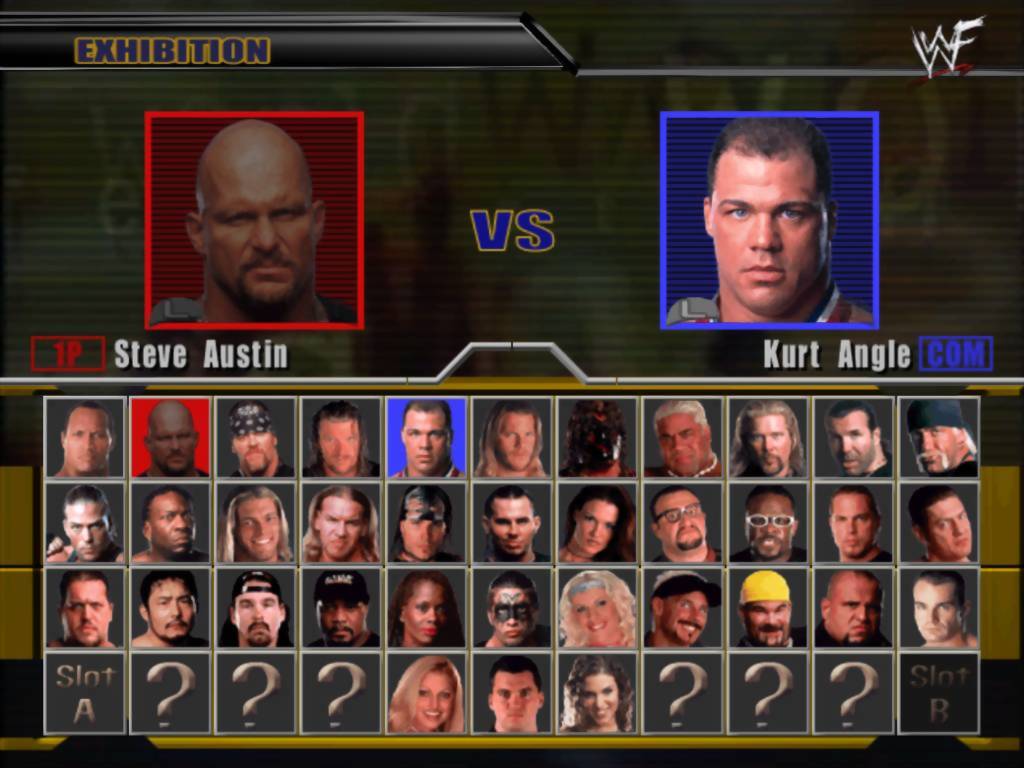Toggle the blue COM controller tag

coord(956,354)
